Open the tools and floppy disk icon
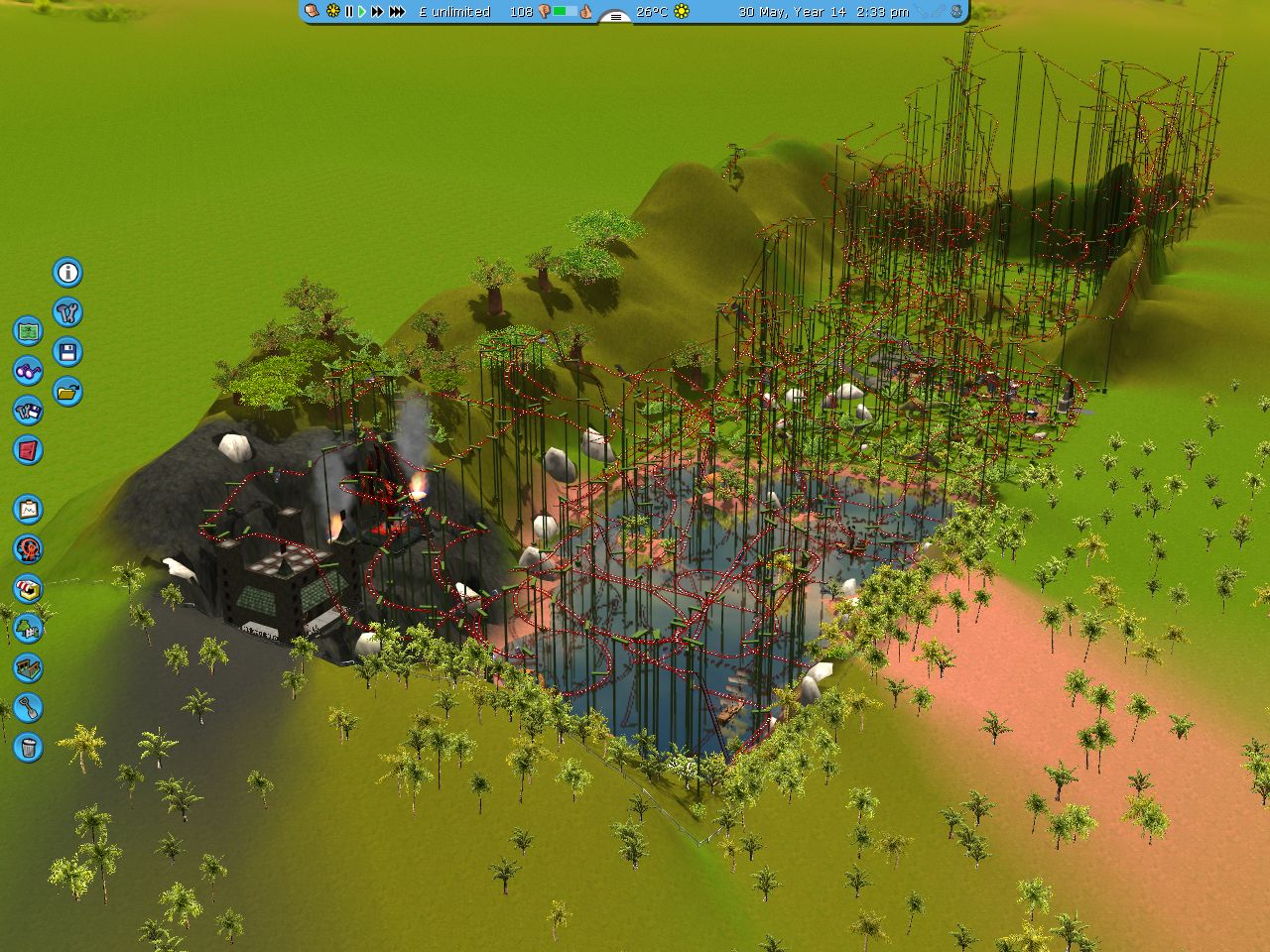 28,411
